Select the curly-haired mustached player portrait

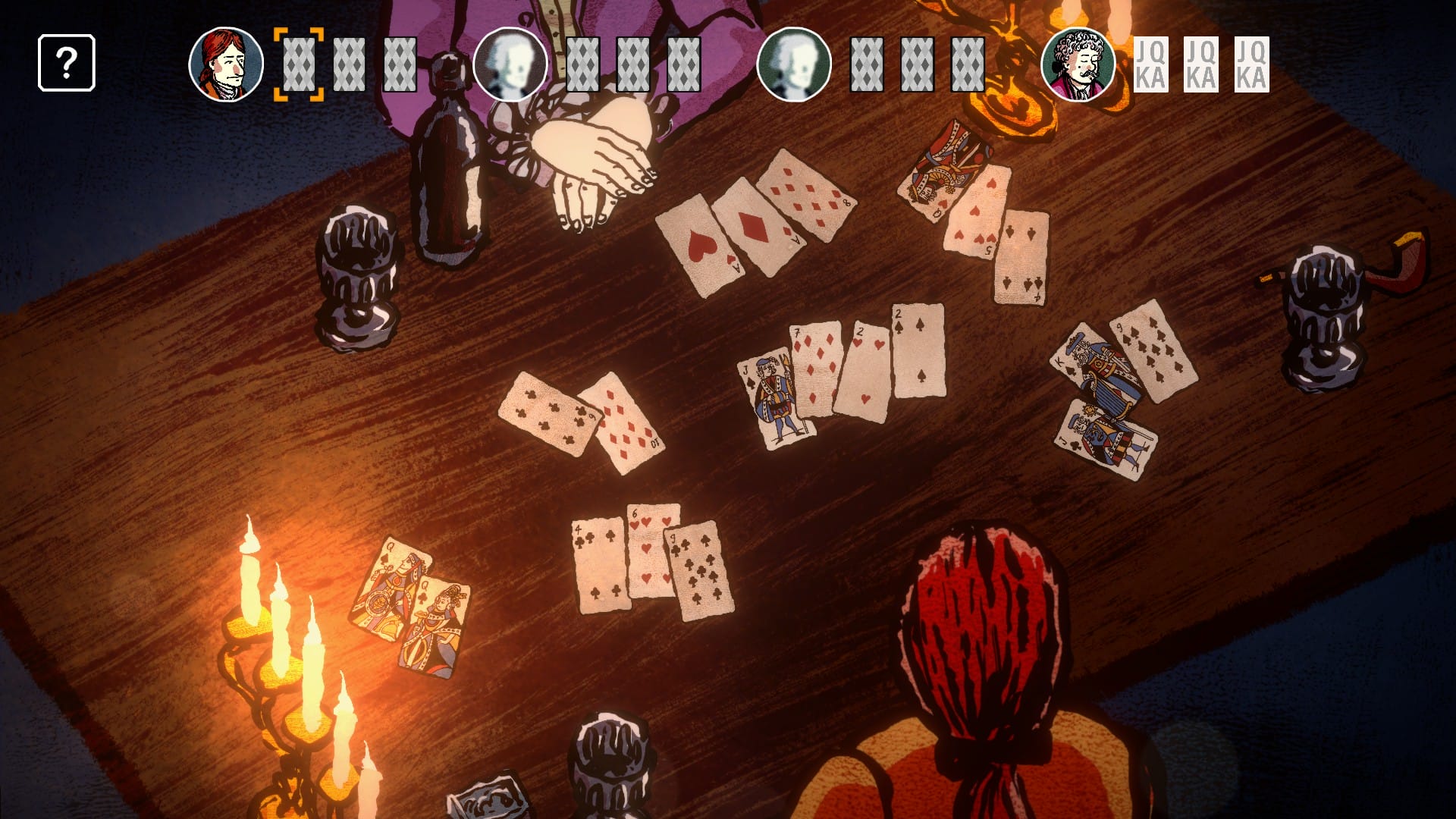pos(1078,64)
